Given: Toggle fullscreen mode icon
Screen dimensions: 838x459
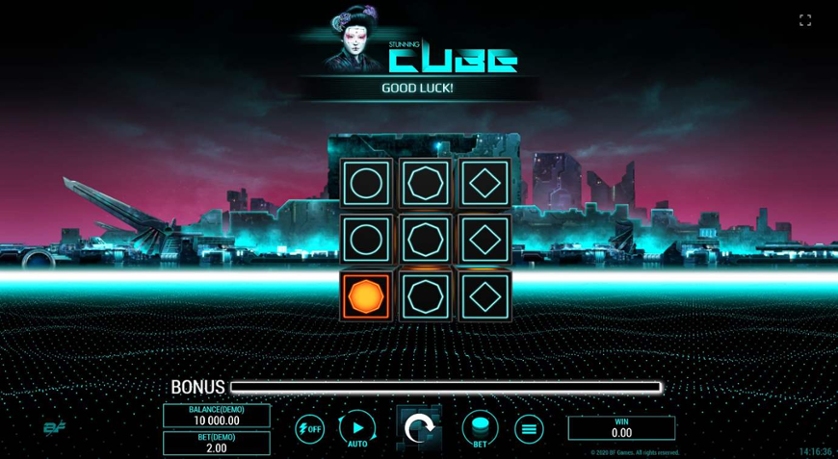Looking at the screenshot, I should [x=805, y=20].
